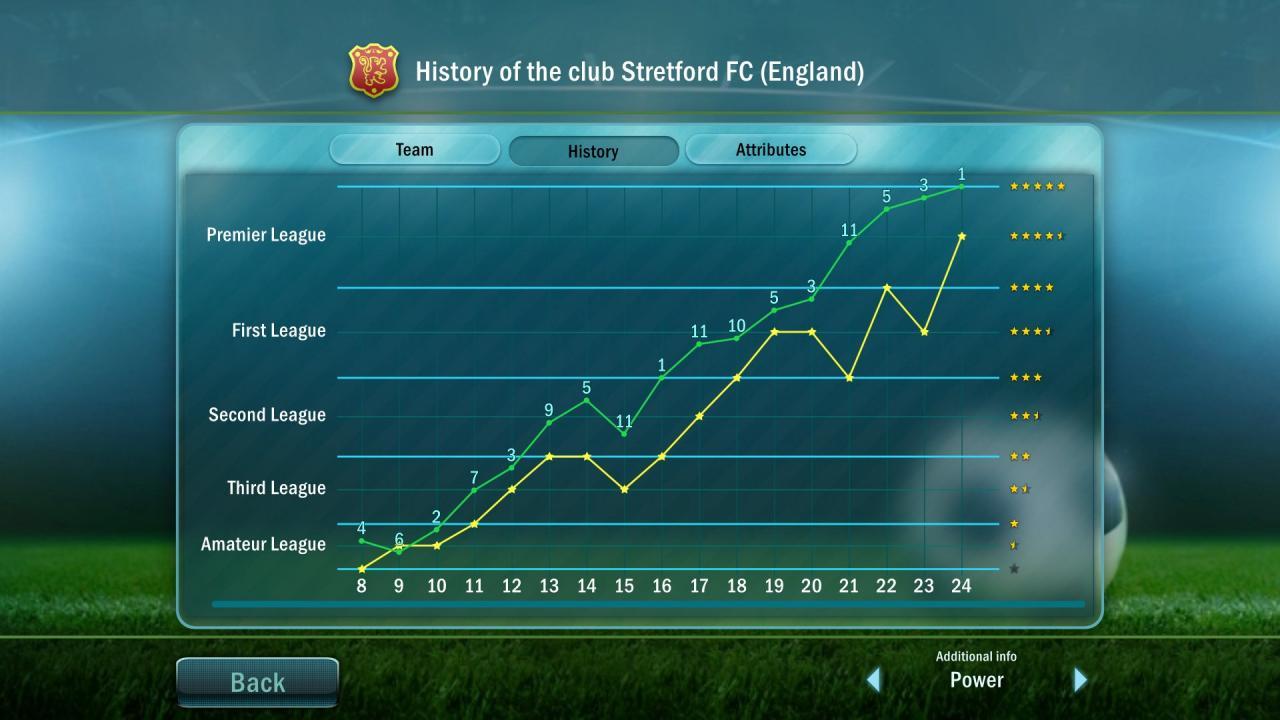Open the Attributes tab

coord(771,149)
